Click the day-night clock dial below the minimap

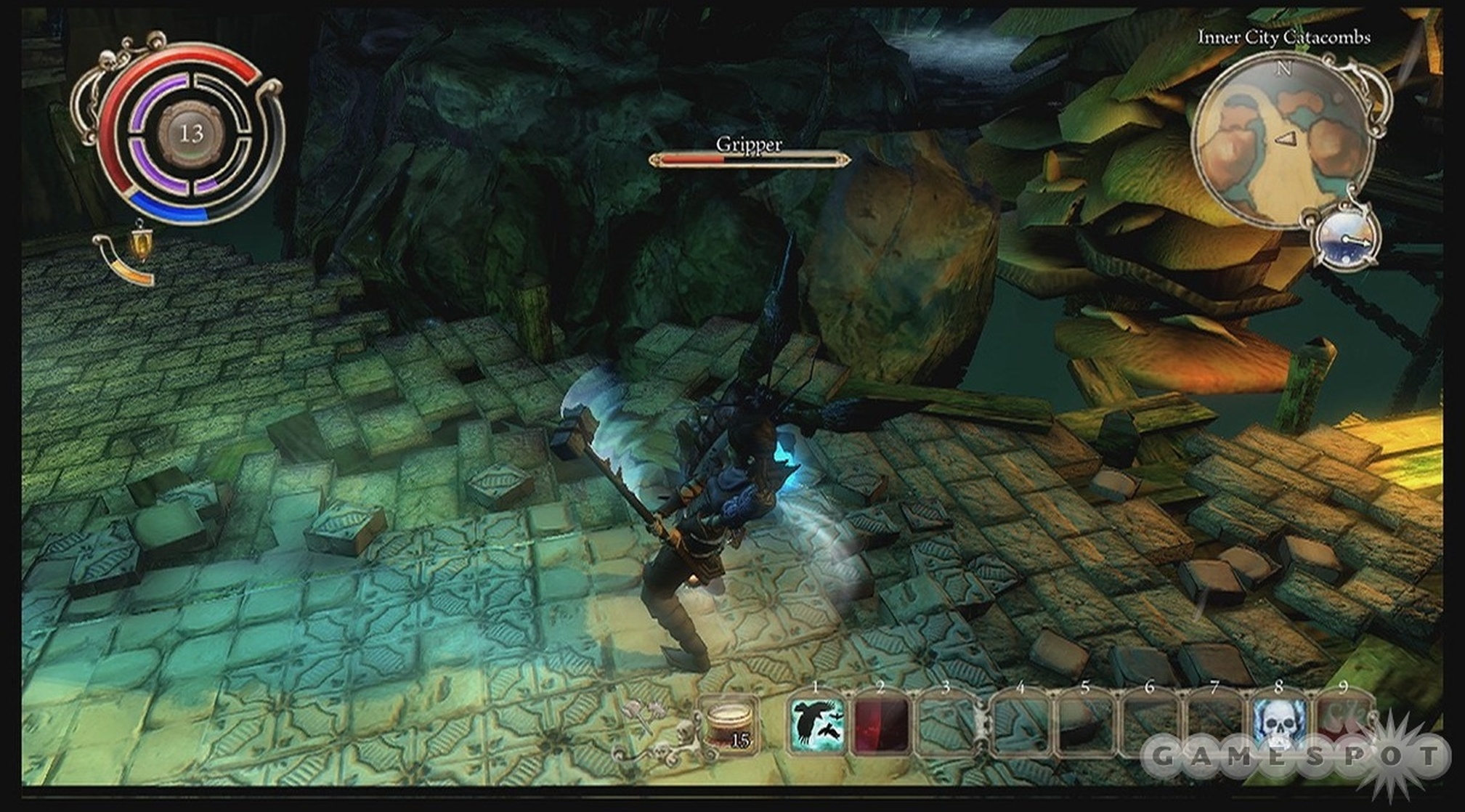(1347, 240)
